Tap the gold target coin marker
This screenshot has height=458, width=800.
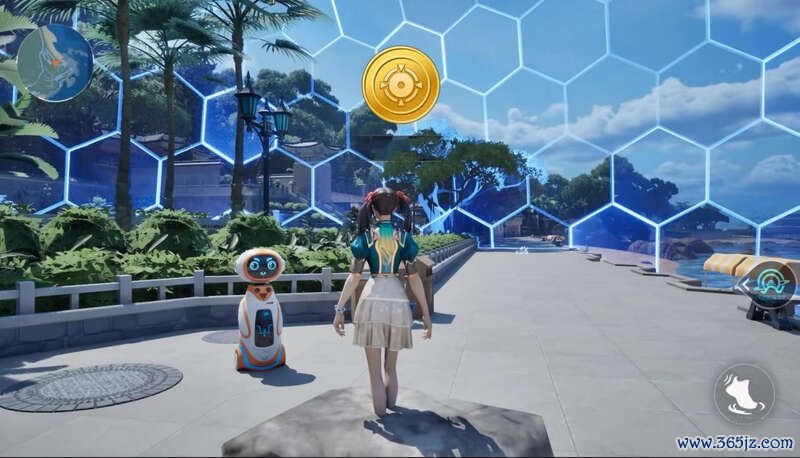[x=401, y=85]
